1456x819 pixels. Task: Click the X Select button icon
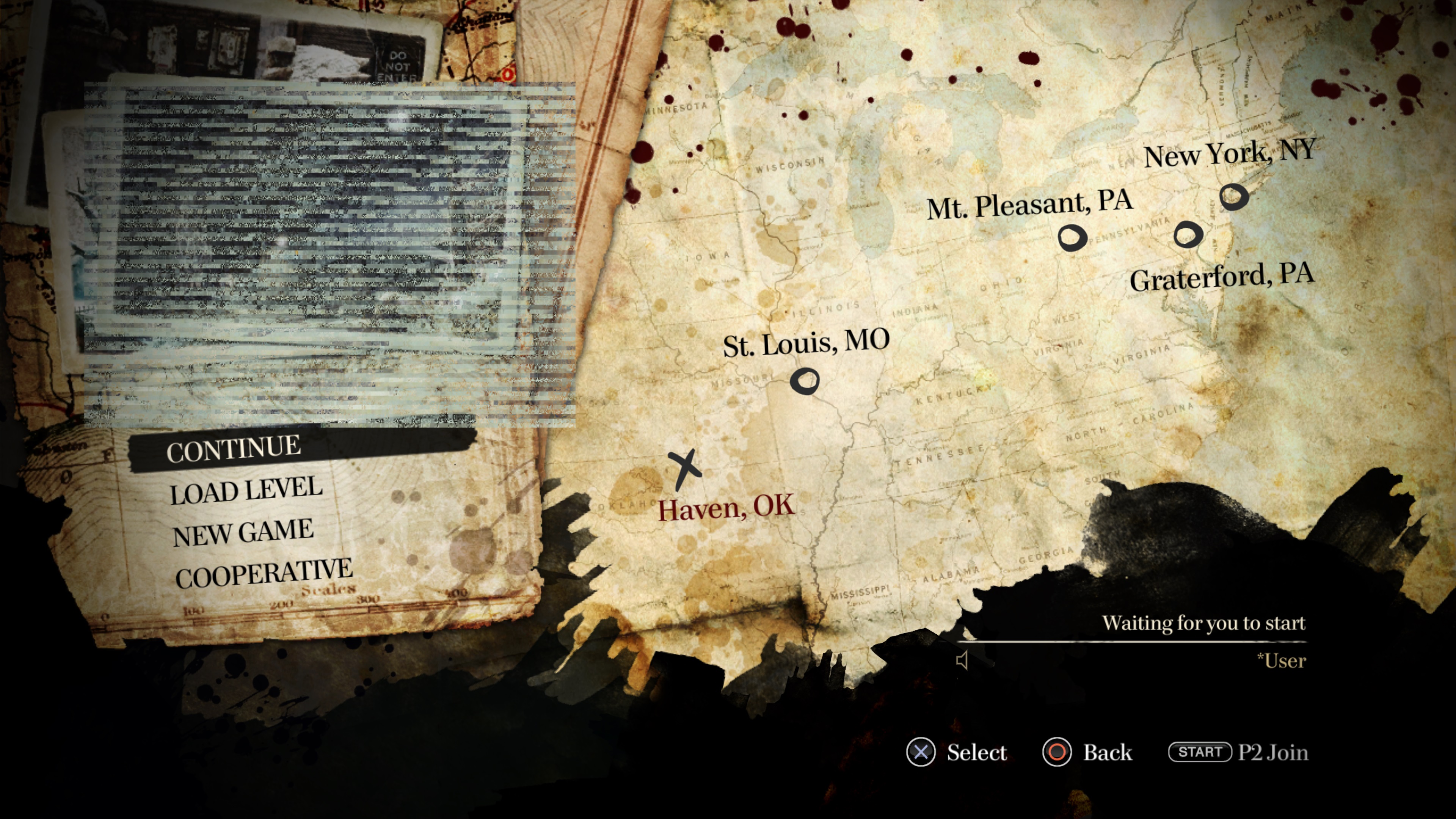tap(921, 752)
